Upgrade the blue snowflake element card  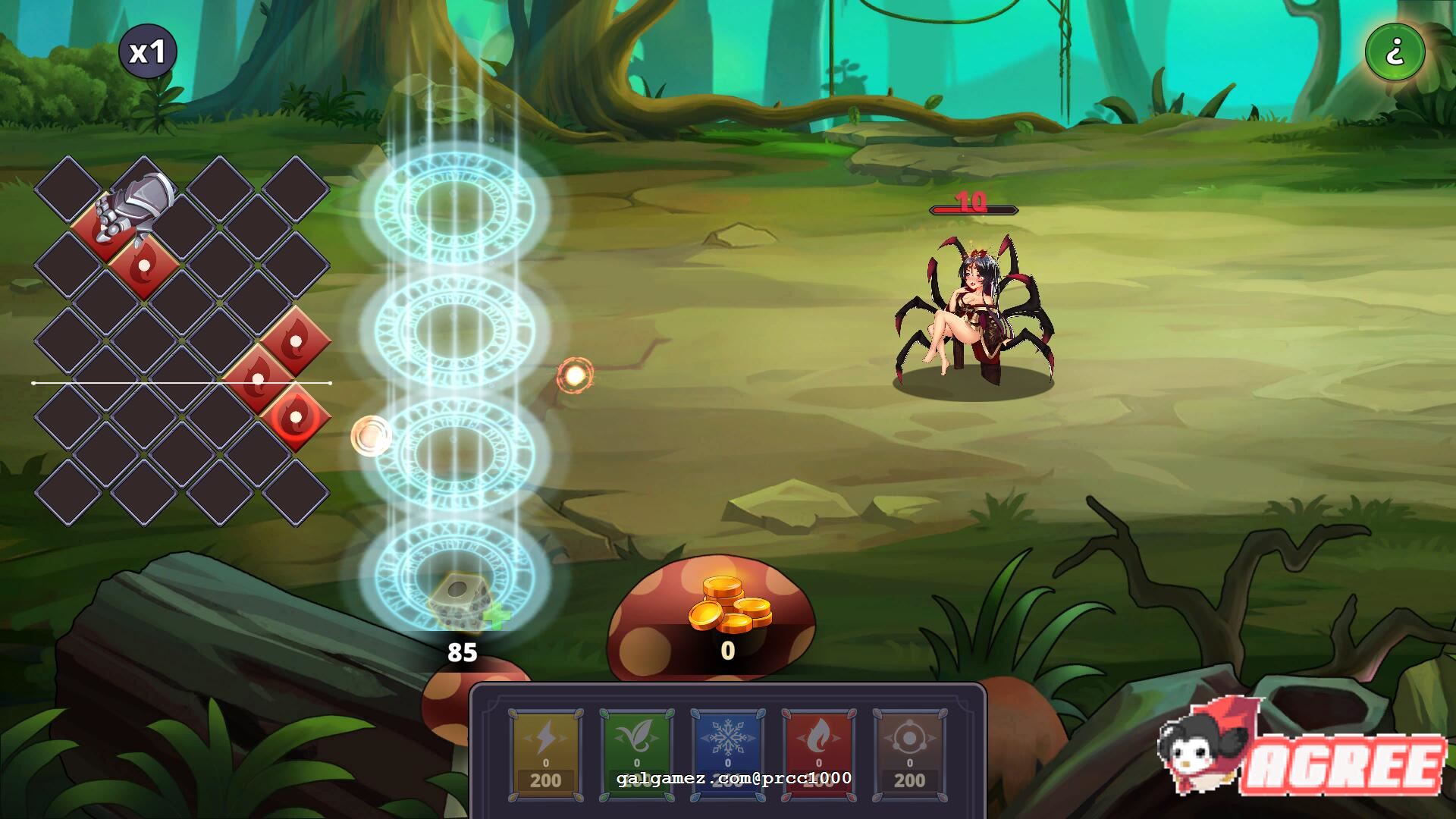point(727,755)
